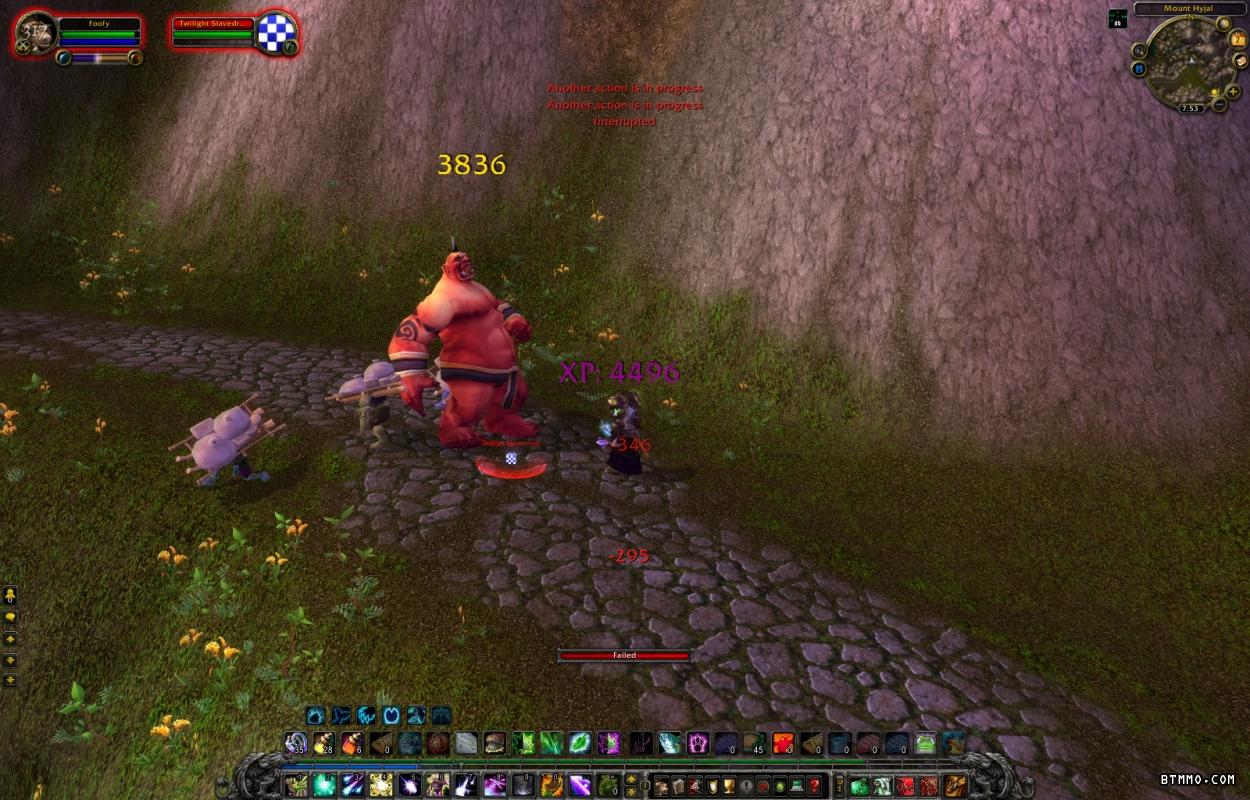Click the 7:53 clock under the minimap

click(1189, 108)
